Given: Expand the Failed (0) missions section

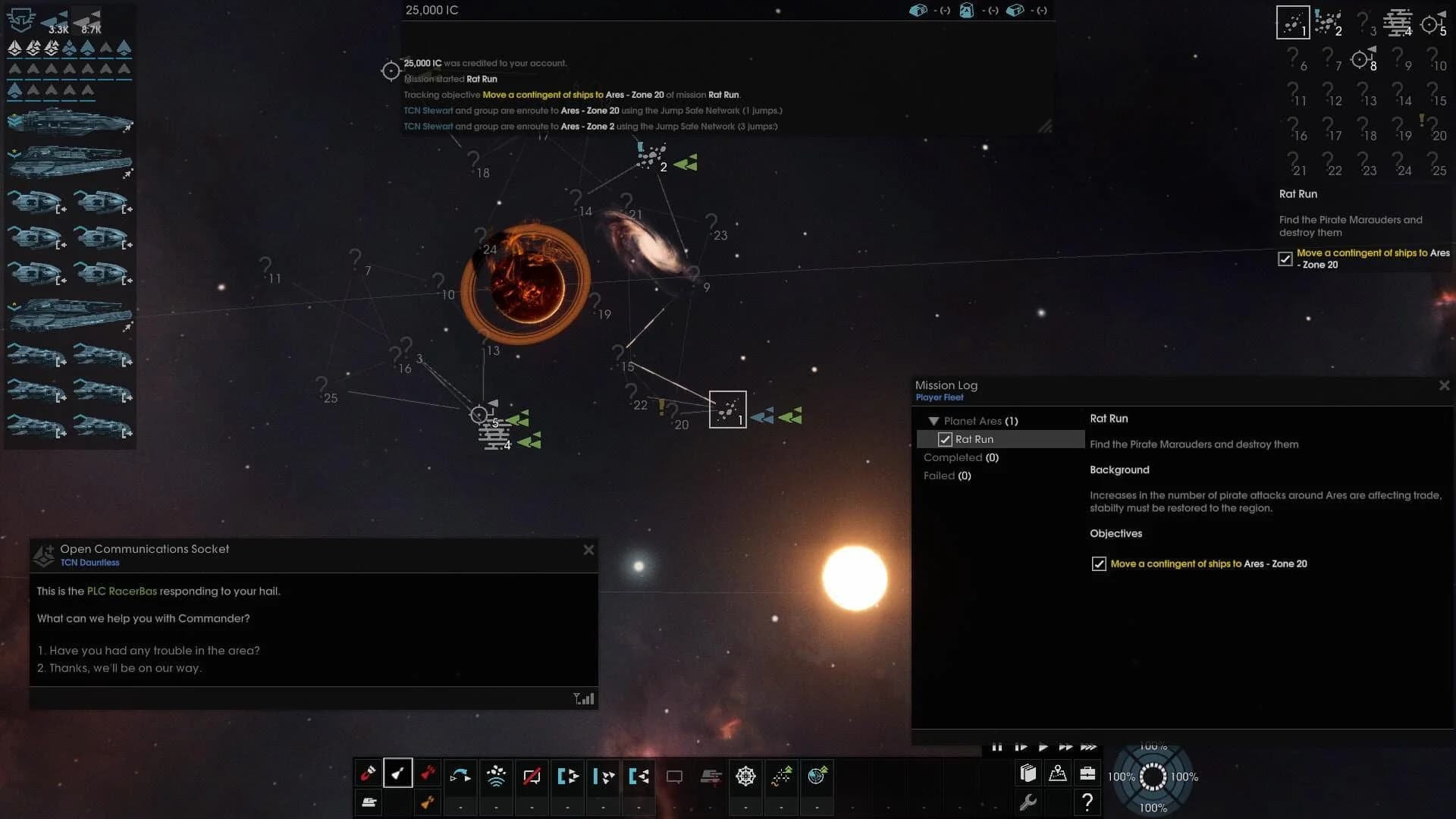Looking at the screenshot, I should [x=947, y=475].
